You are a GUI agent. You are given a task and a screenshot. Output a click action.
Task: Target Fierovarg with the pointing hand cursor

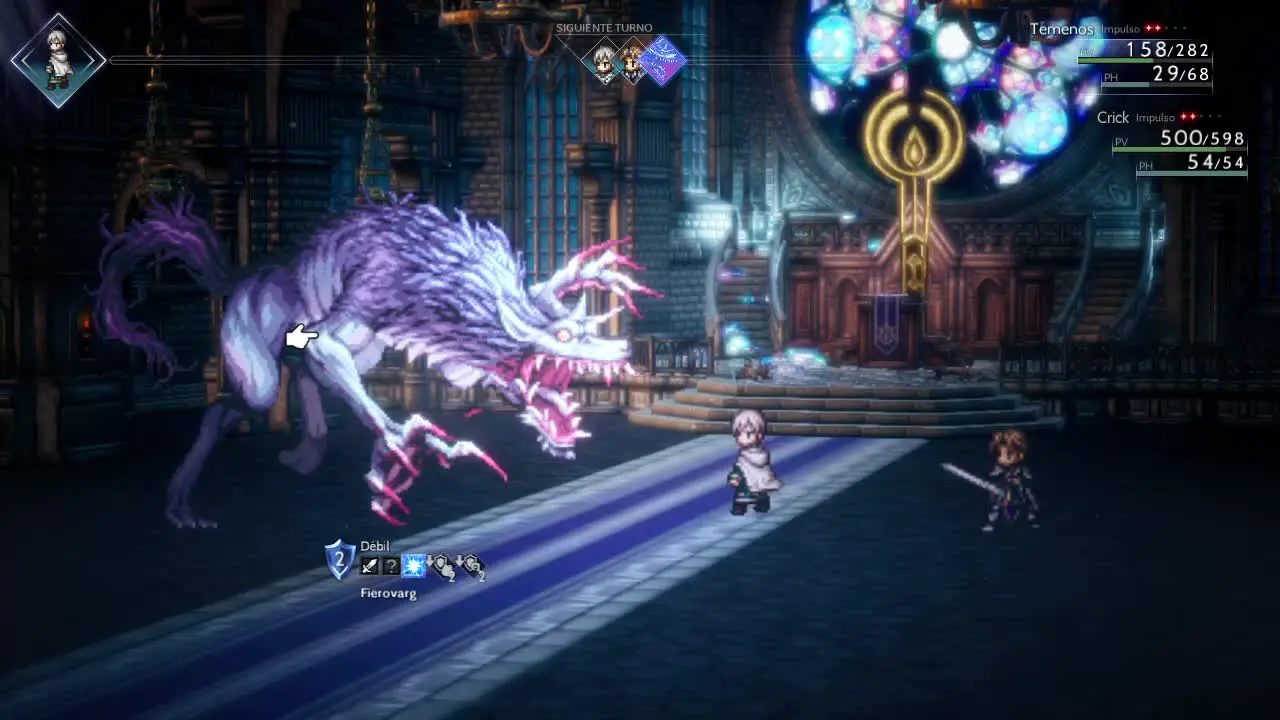(300, 338)
